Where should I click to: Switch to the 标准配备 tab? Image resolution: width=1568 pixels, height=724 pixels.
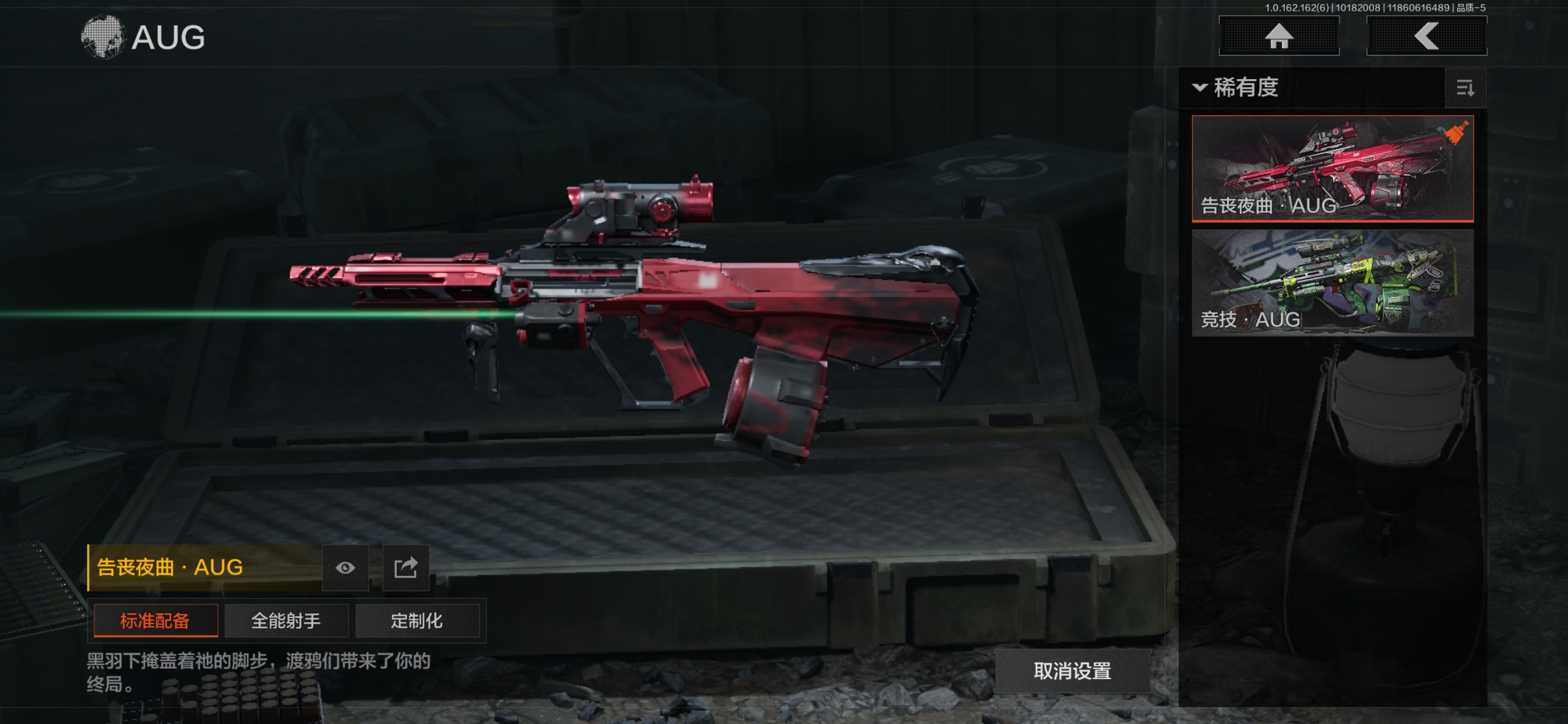(155, 620)
